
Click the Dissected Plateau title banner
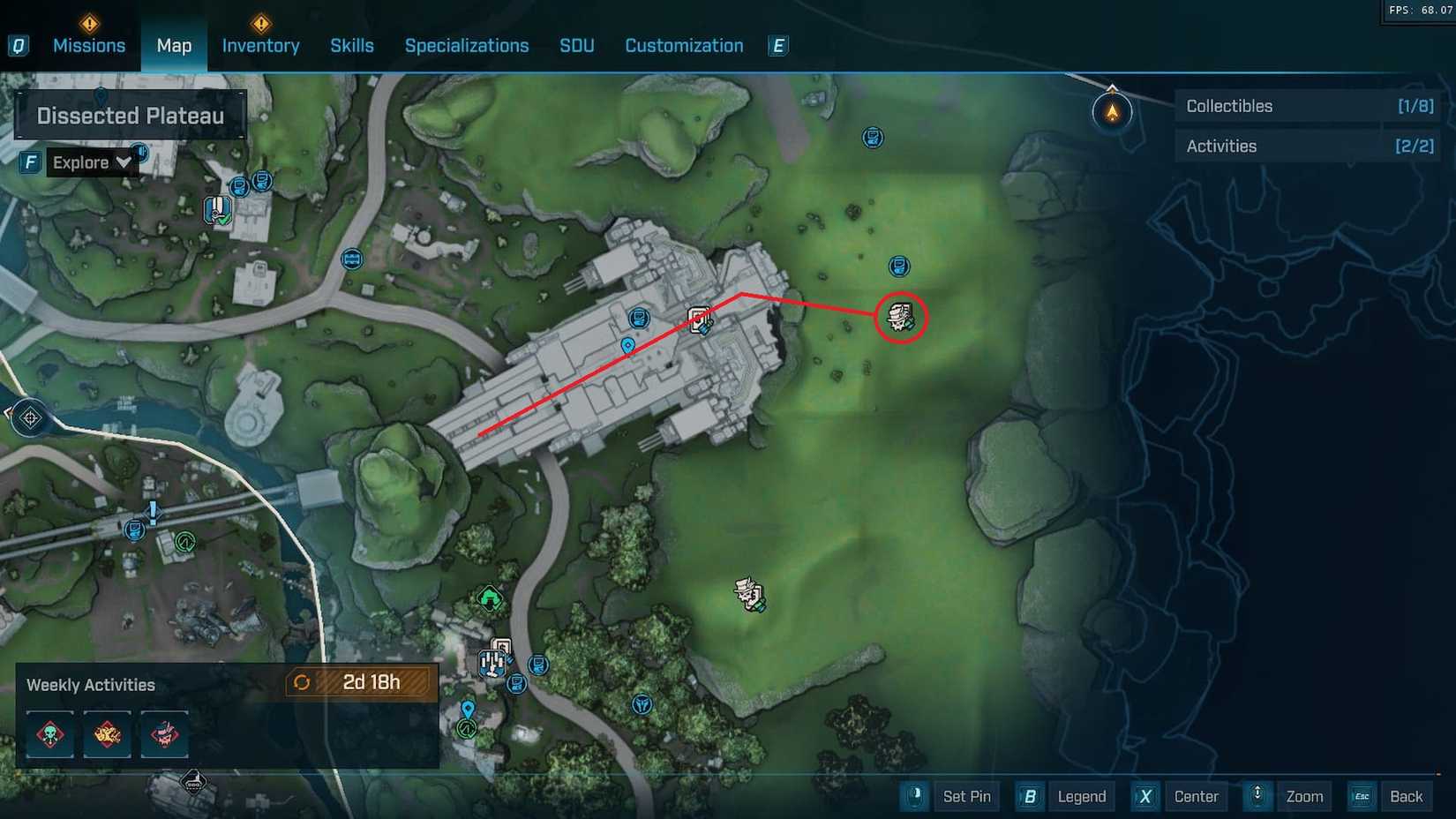click(131, 115)
